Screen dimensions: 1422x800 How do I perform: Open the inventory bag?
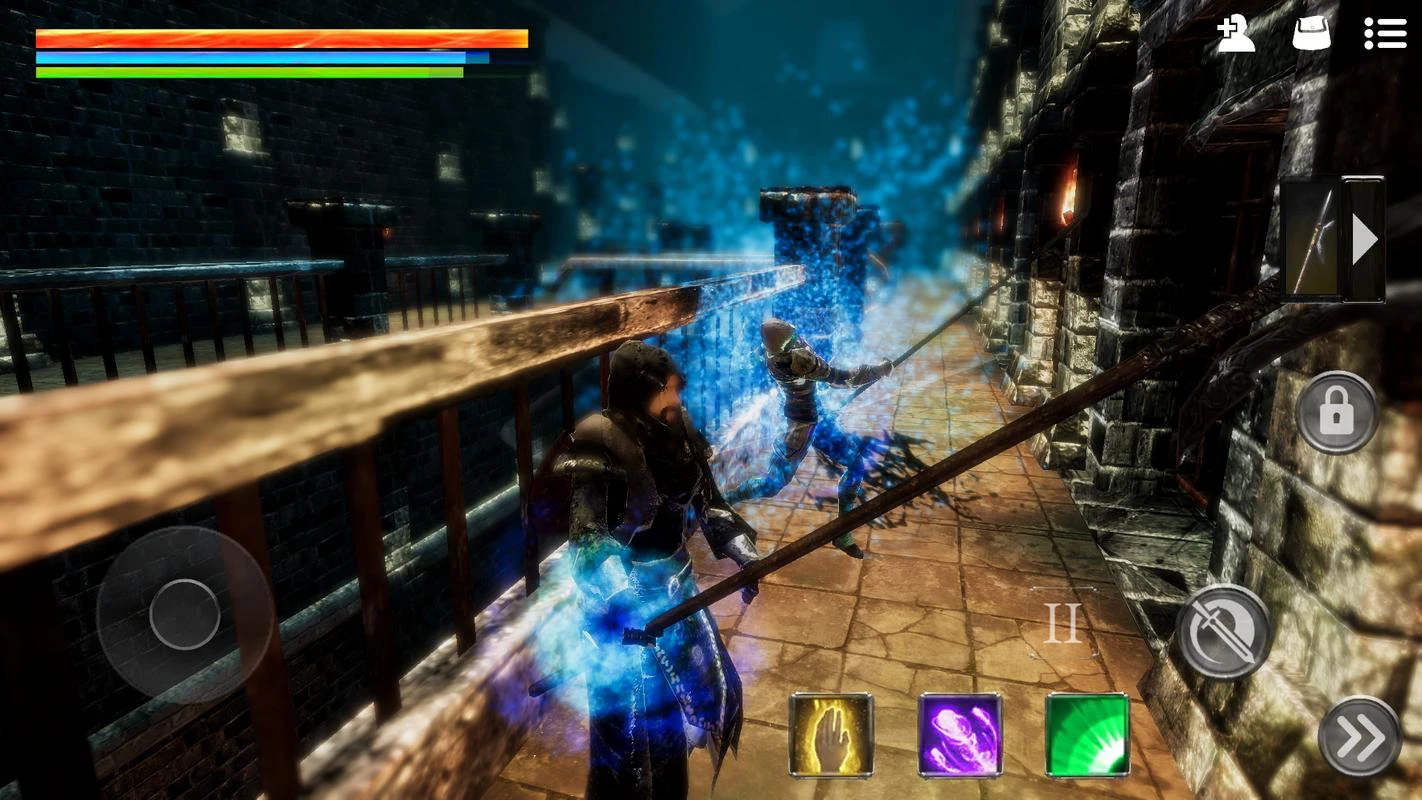pyautogui.click(x=1311, y=34)
